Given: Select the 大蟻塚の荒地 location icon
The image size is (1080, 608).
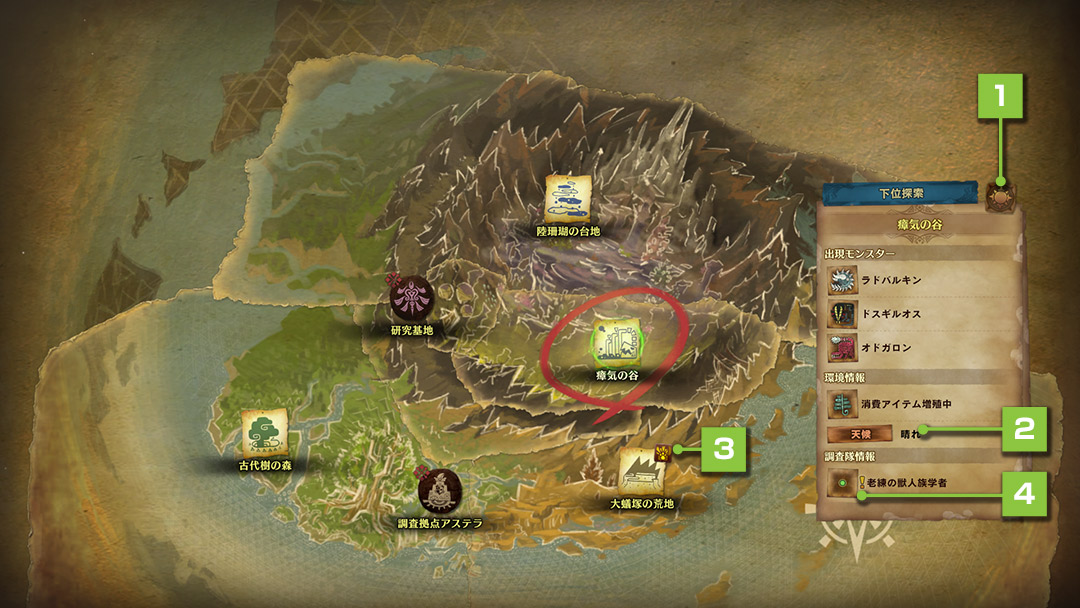Looking at the screenshot, I should (x=640, y=470).
